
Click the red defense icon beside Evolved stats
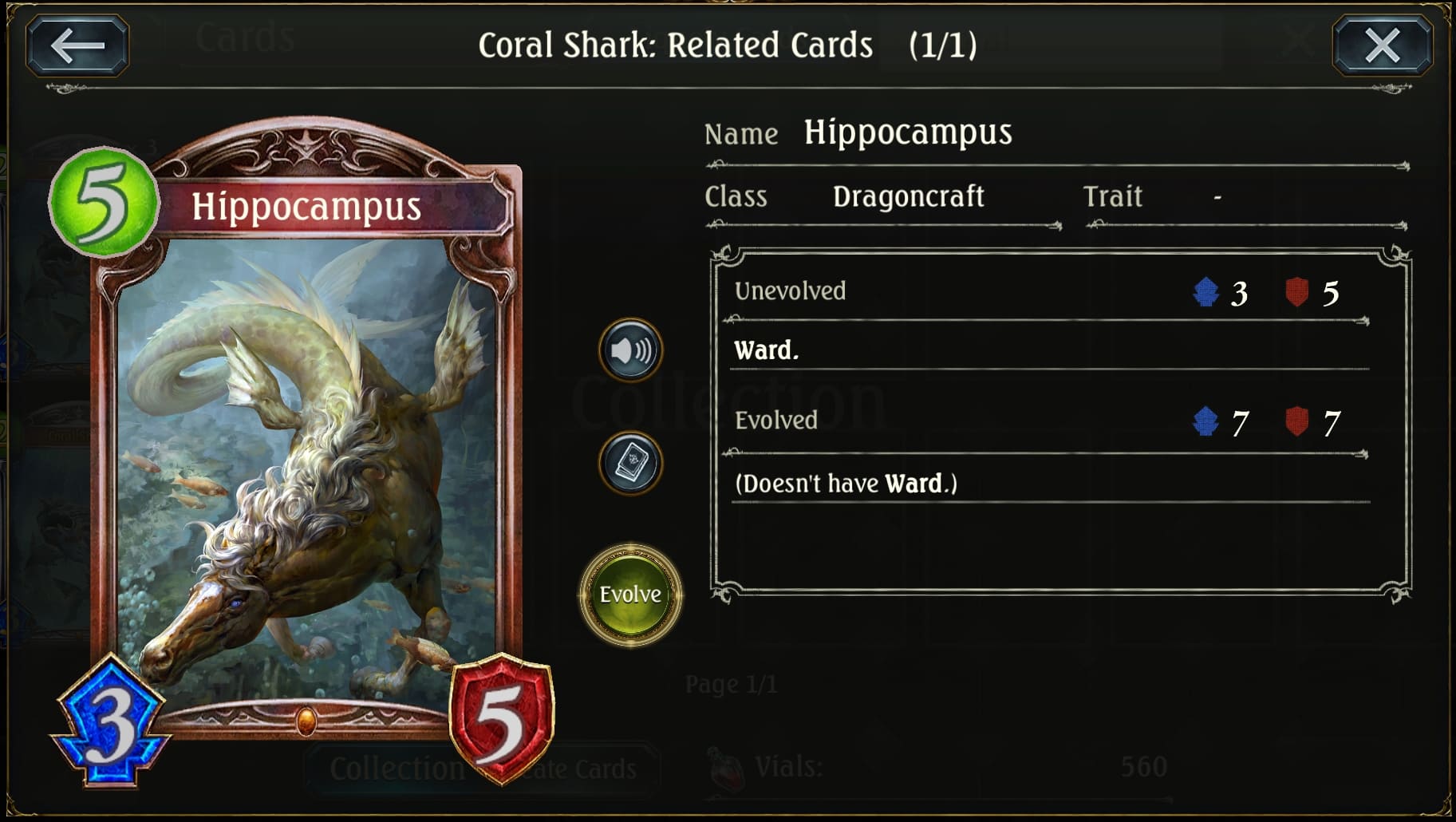[x=1296, y=421]
